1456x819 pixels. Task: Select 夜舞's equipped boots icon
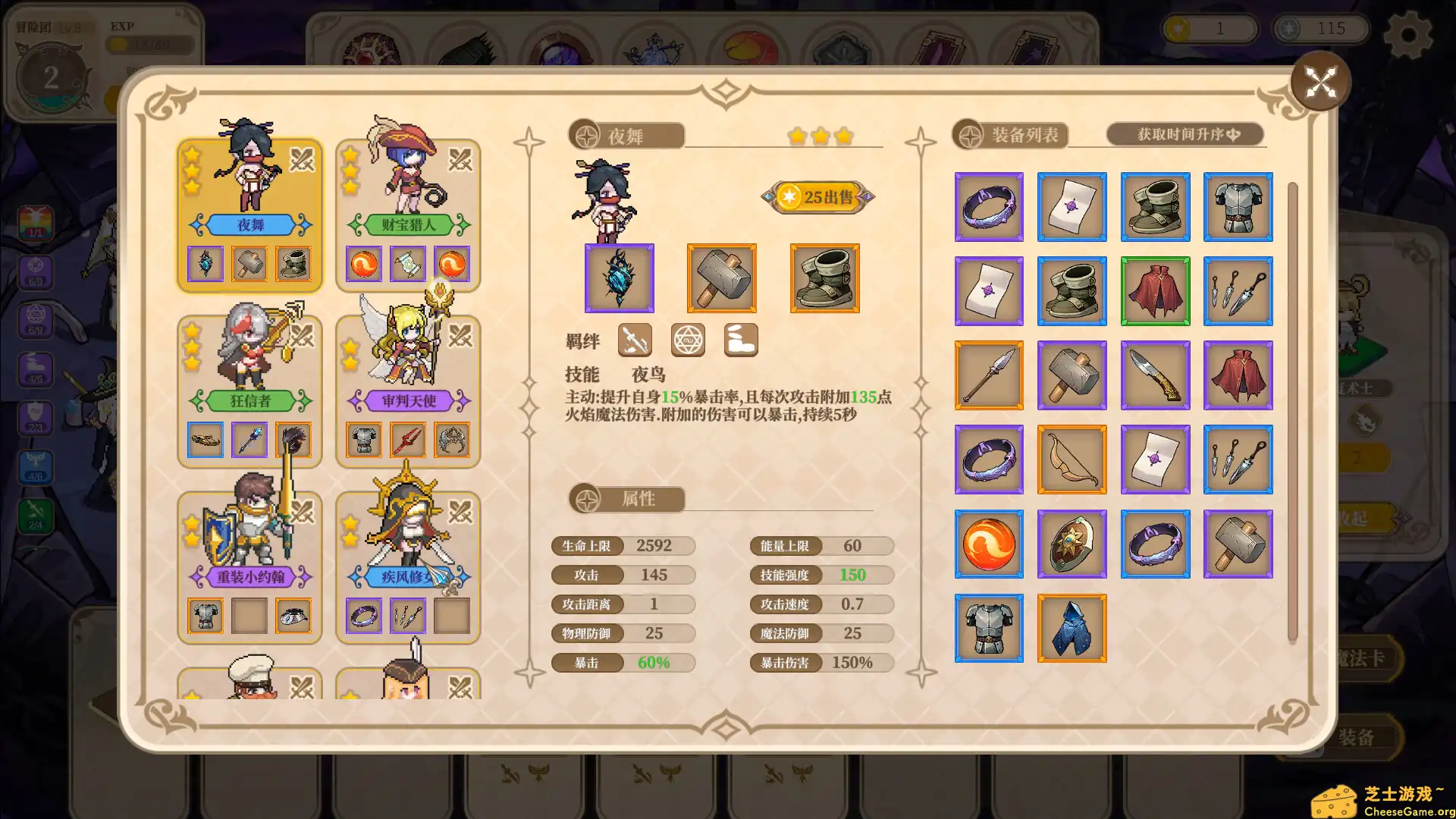(x=824, y=278)
